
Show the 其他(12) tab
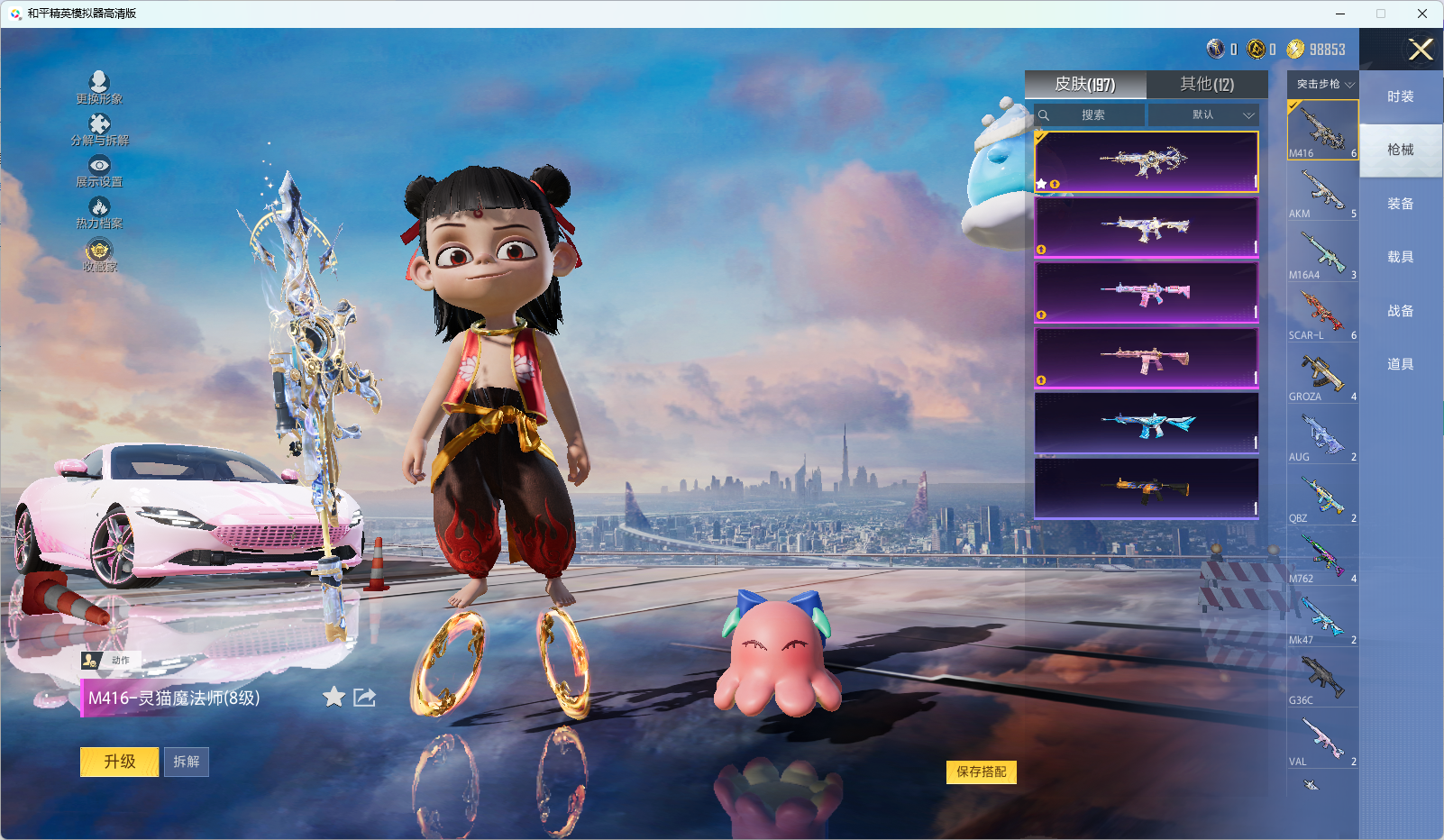(x=1207, y=84)
